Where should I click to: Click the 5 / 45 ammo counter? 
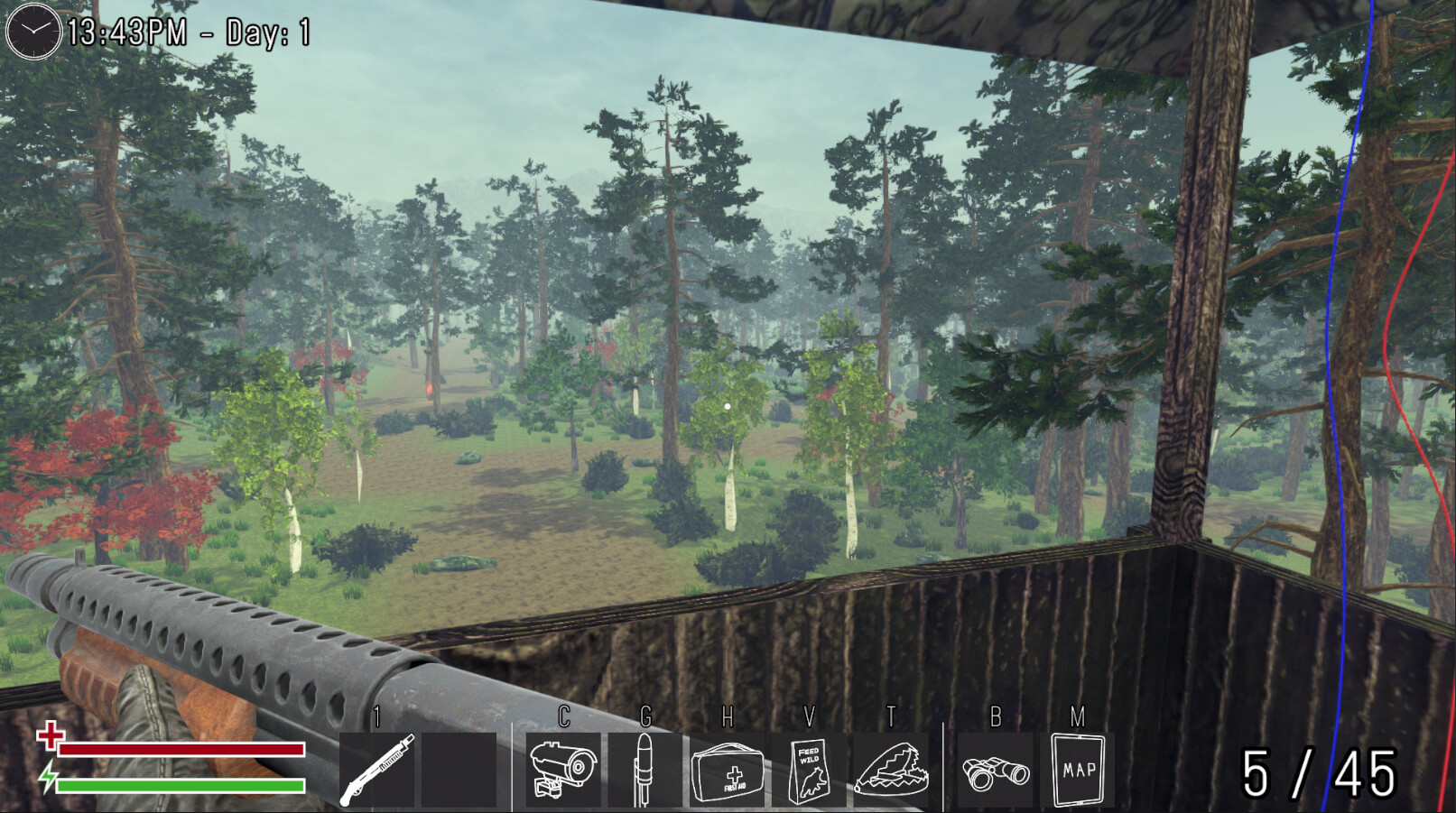click(1320, 771)
